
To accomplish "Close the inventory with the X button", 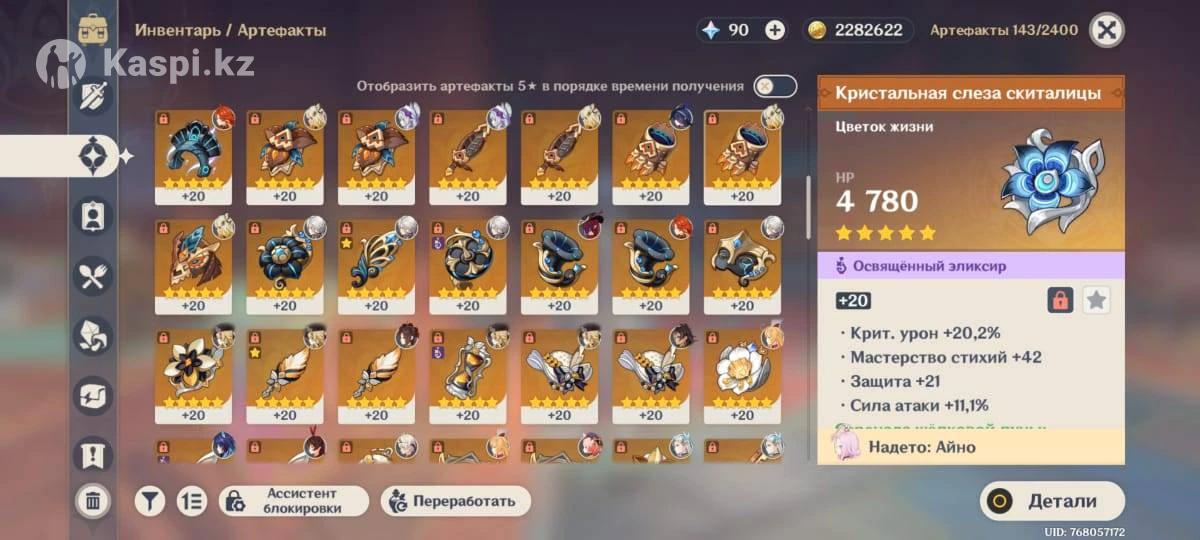I will 1106,30.
